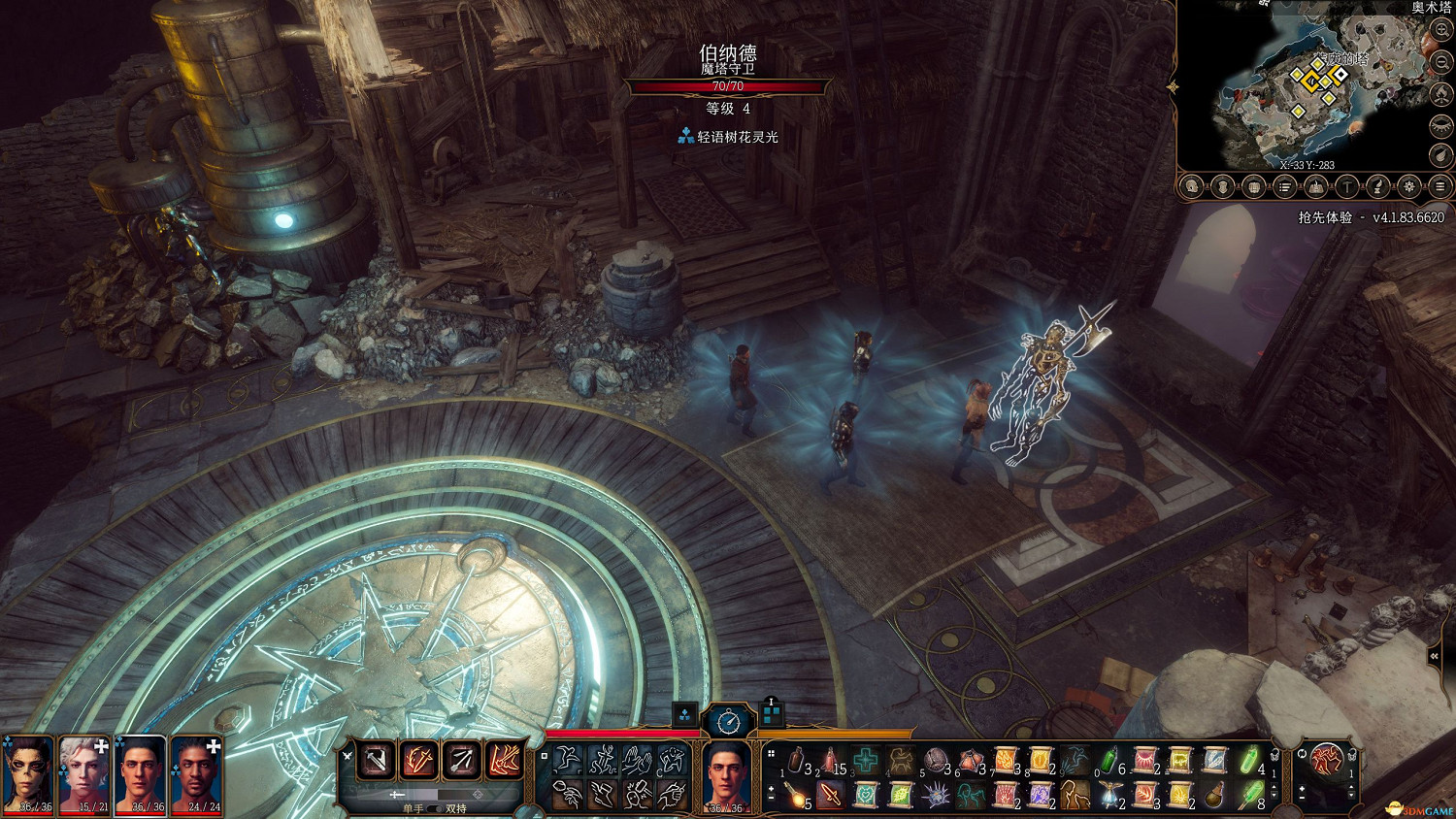Viewport: 1456px width, 819px height.
Task: Zoom out on the minimap
Action: coord(1441,62)
